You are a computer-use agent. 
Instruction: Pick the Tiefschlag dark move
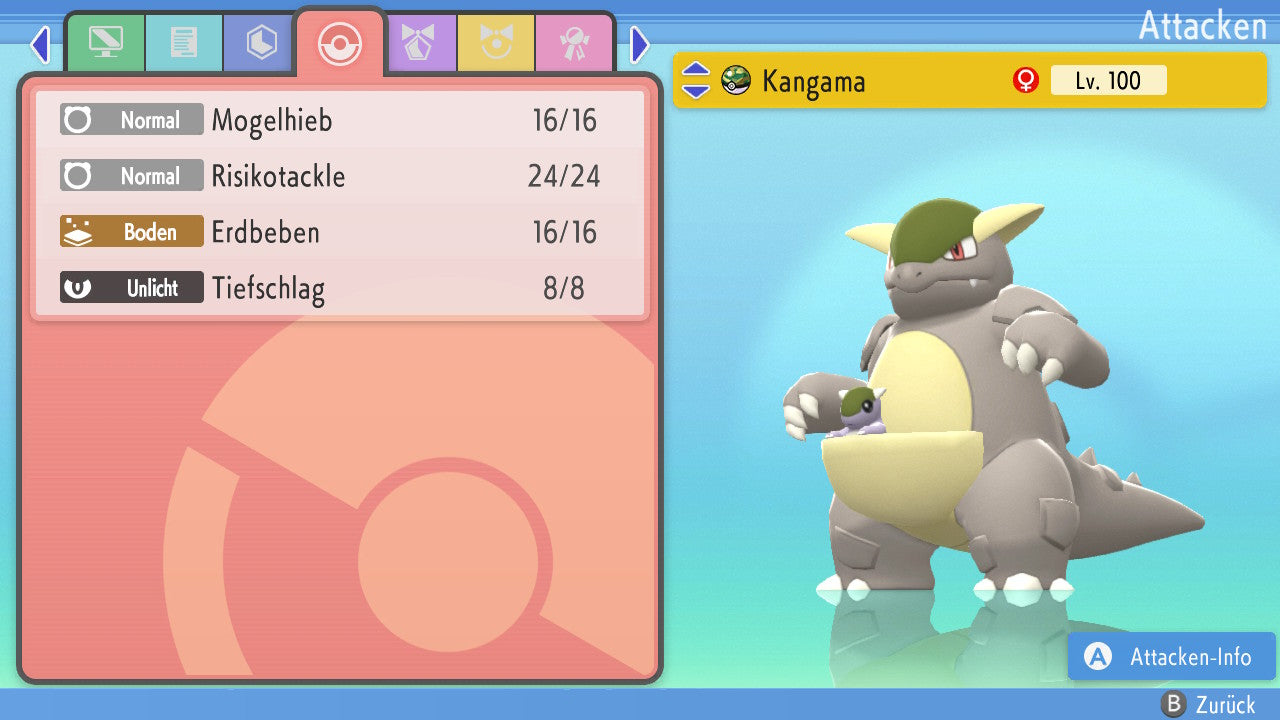pyautogui.click(x=340, y=289)
